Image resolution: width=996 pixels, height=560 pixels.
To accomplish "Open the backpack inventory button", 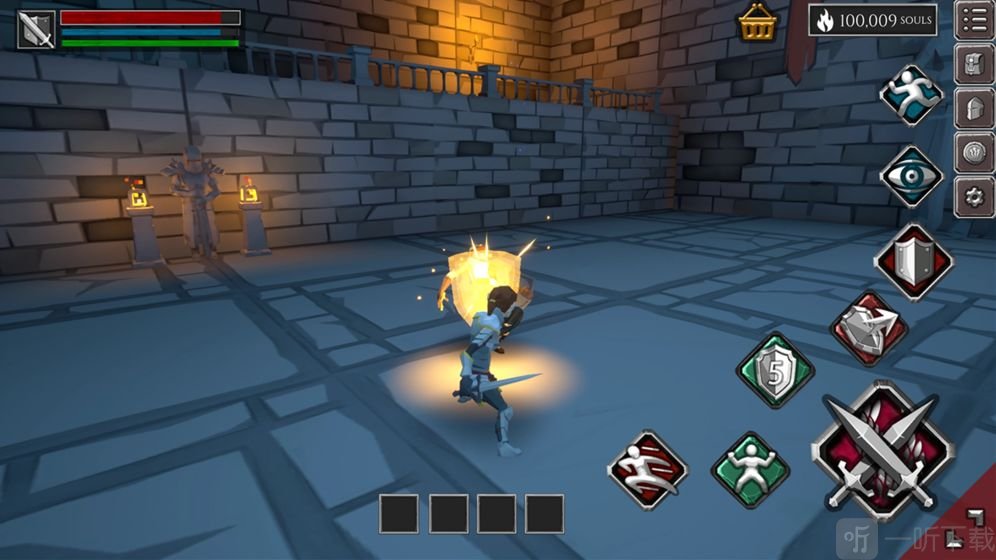I will point(974,65).
